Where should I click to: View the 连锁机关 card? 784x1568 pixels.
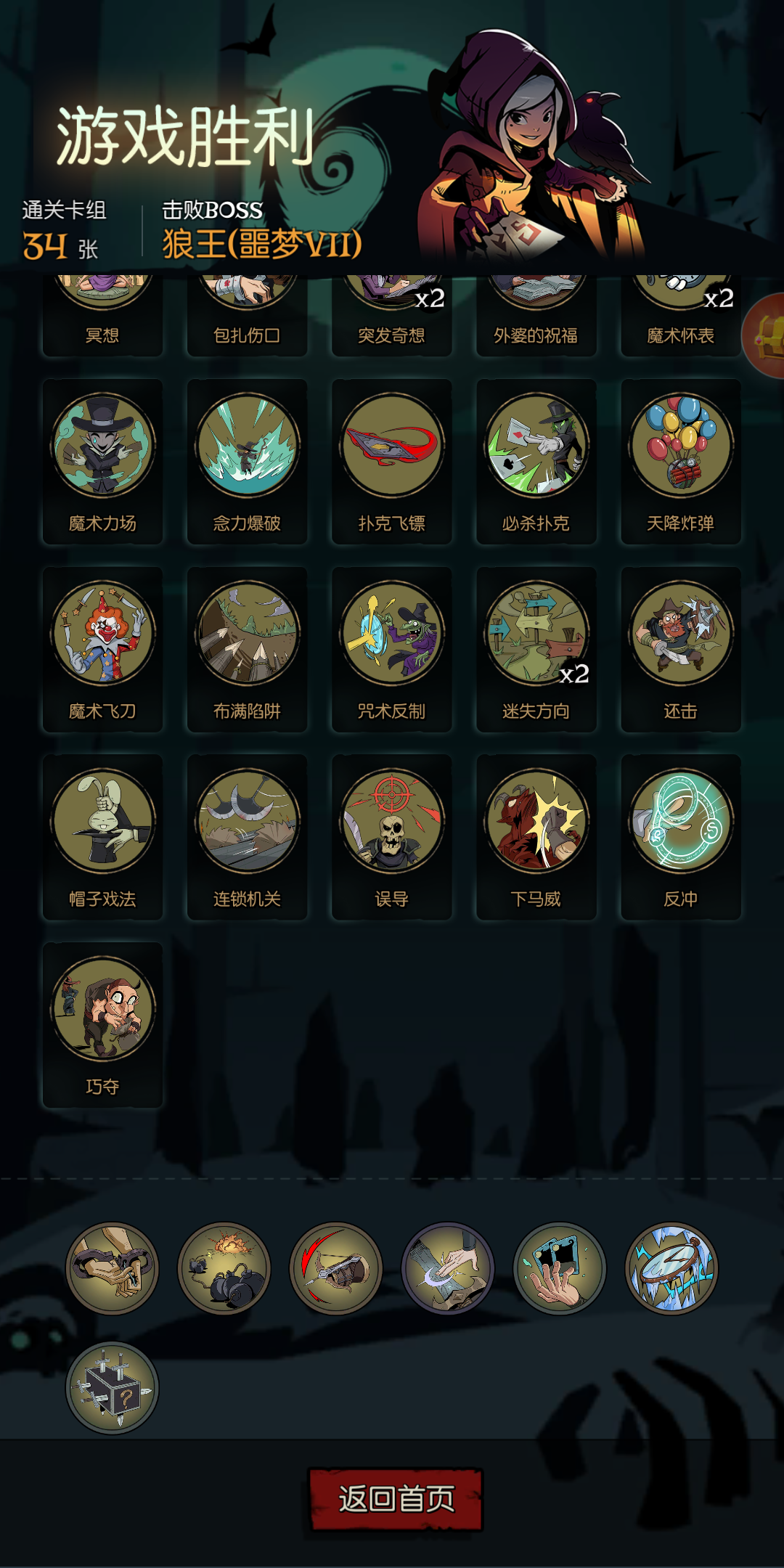pos(247,837)
